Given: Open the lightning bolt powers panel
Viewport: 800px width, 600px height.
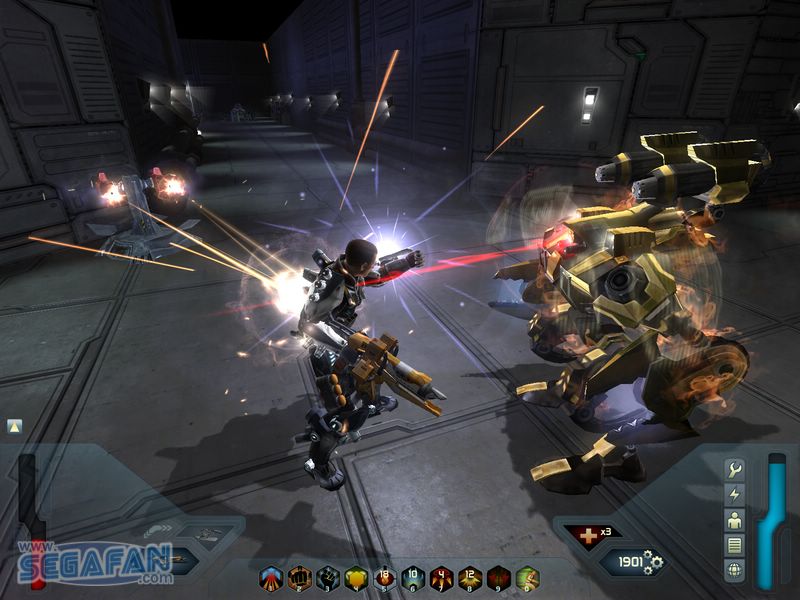Looking at the screenshot, I should click(x=734, y=495).
